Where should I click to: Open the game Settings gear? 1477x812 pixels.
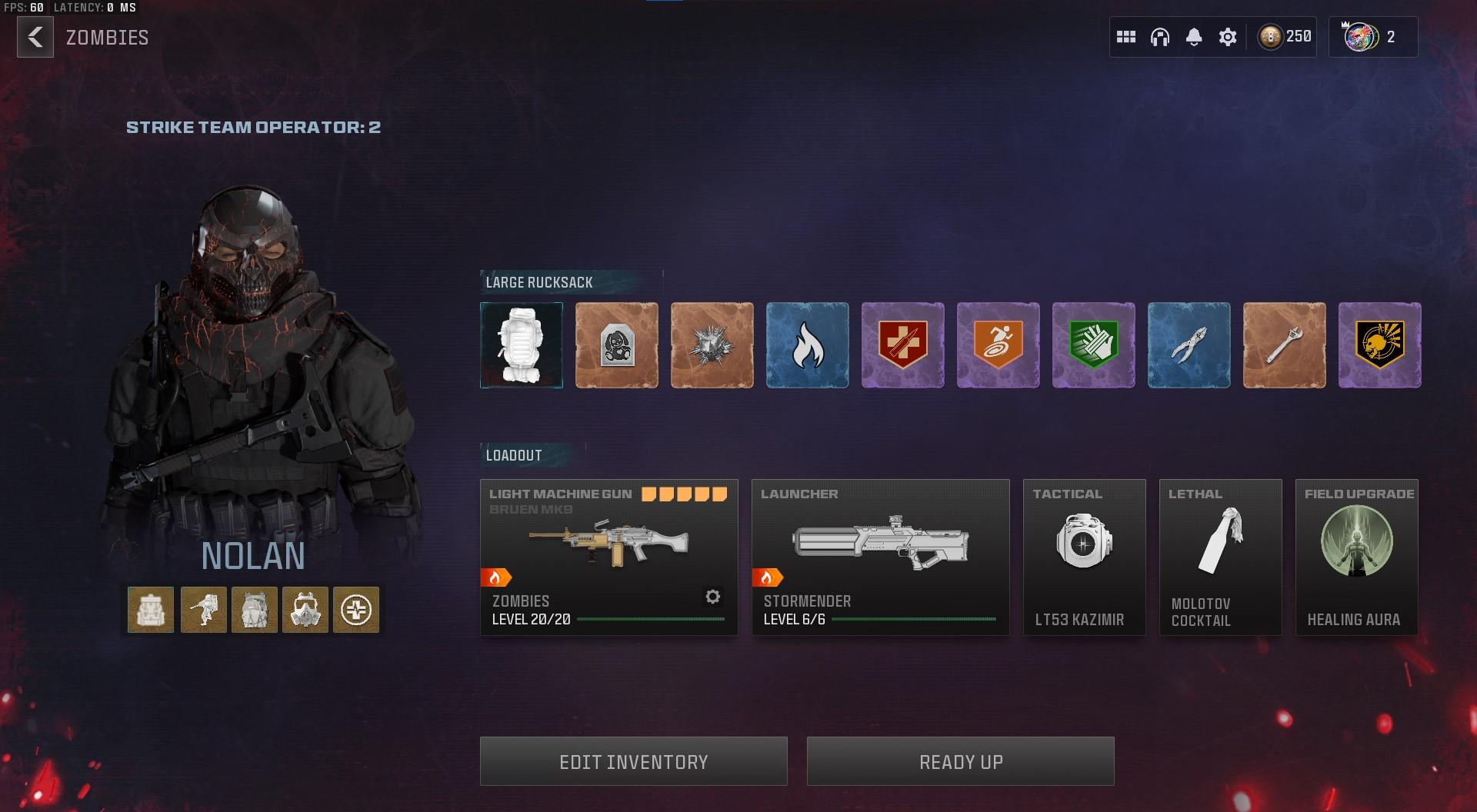click(1228, 36)
